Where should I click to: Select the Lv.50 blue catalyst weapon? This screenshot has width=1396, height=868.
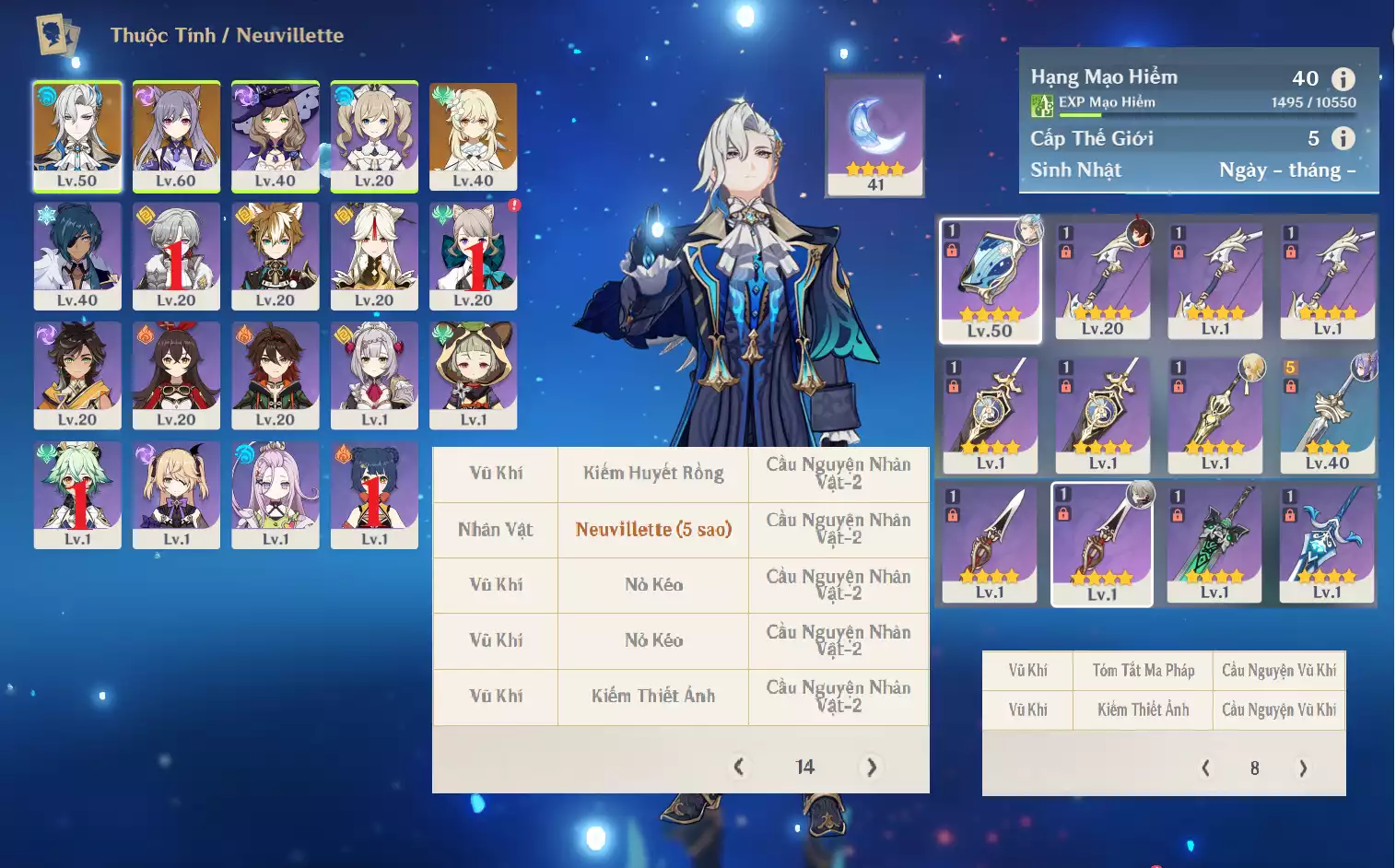pos(990,280)
